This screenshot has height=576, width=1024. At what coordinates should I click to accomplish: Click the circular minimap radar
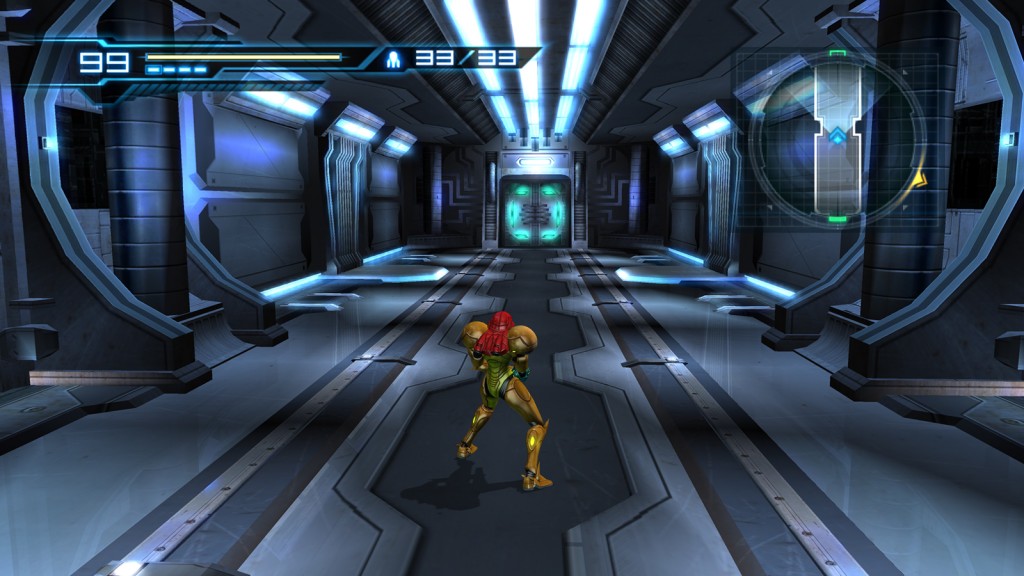(838, 135)
